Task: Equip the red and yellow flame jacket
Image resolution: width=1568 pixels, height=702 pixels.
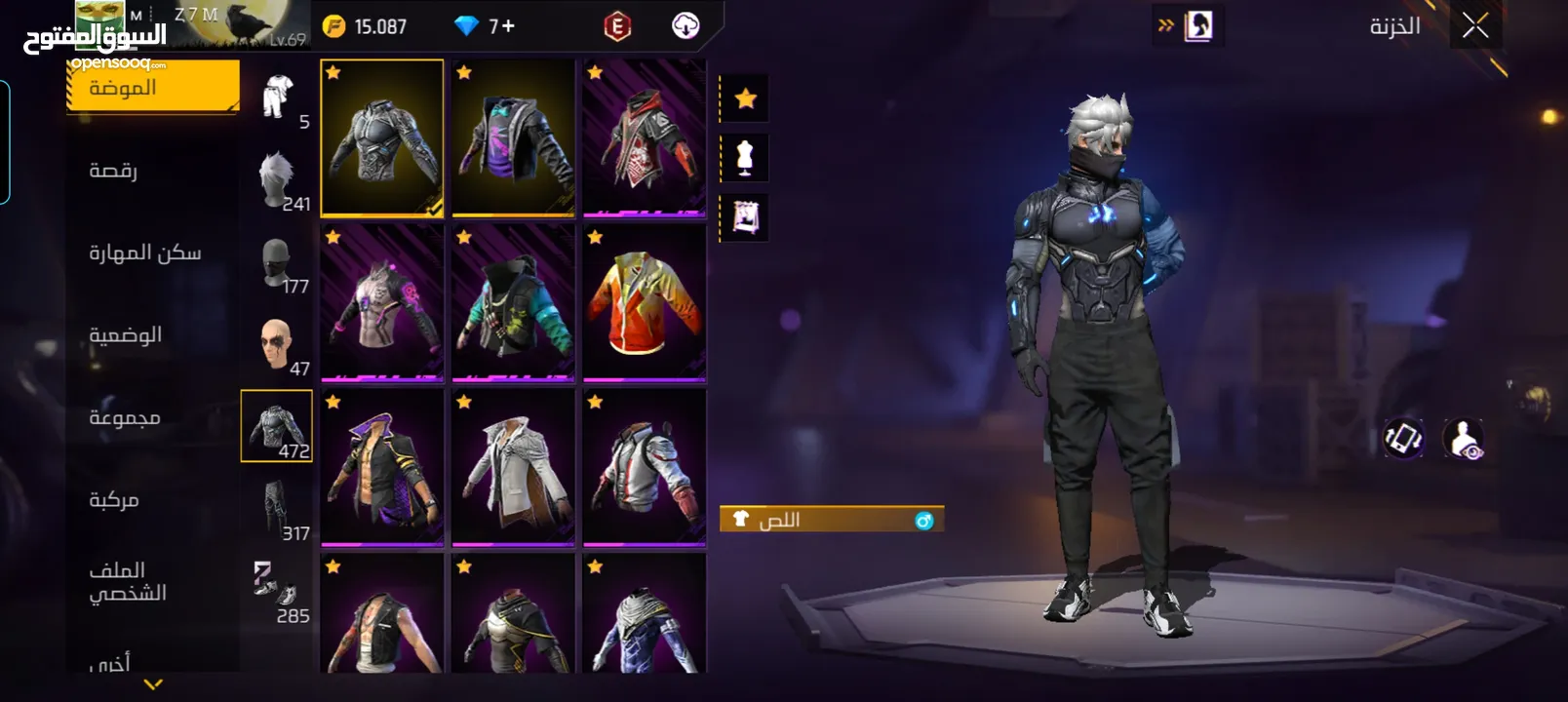Action: click(644, 302)
